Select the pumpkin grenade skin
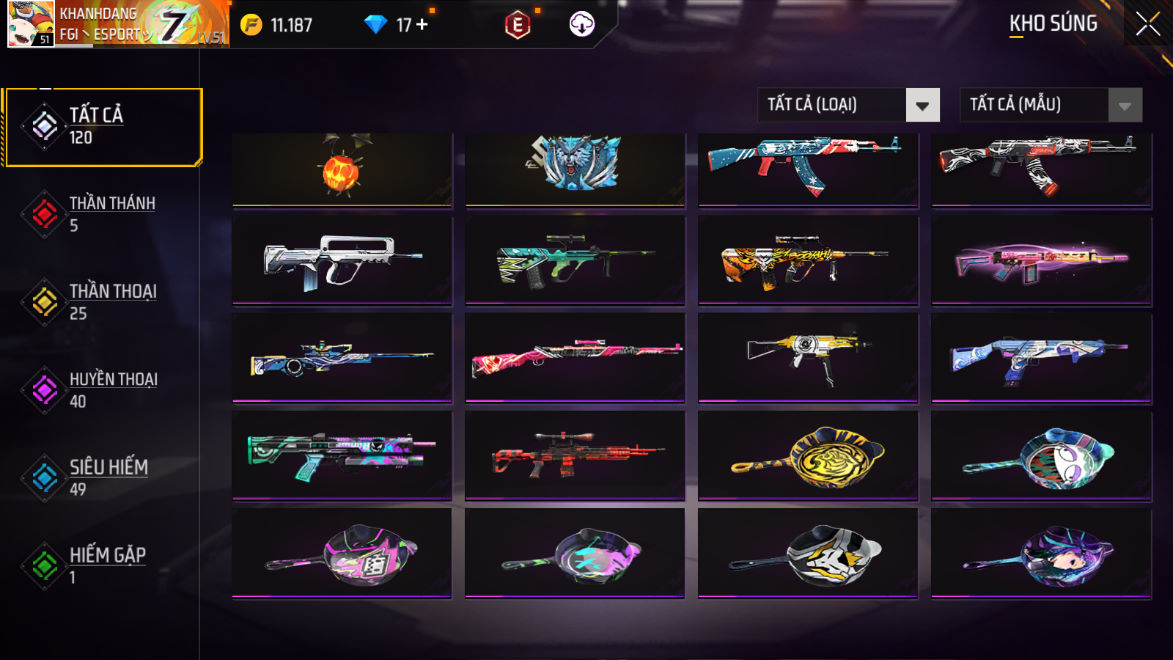The image size is (1173, 660). click(342, 170)
